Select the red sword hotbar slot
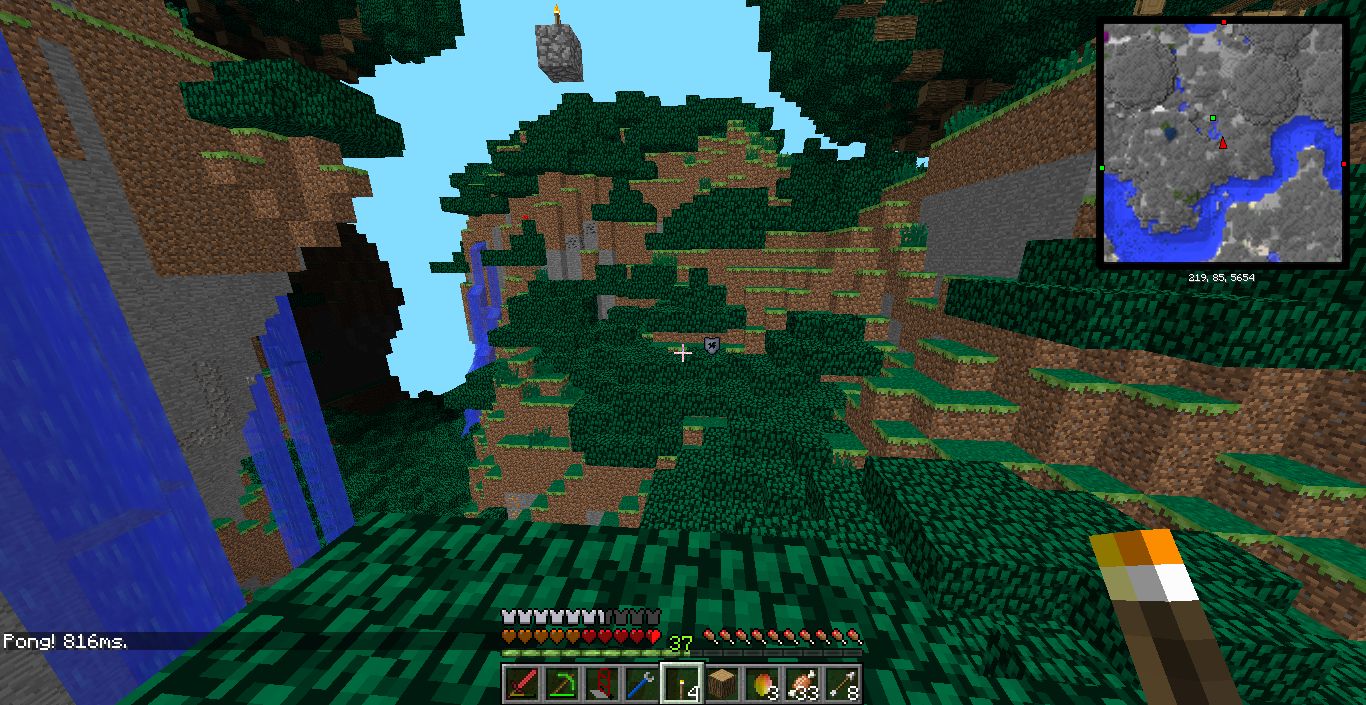The image size is (1366, 705). point(520,684)
